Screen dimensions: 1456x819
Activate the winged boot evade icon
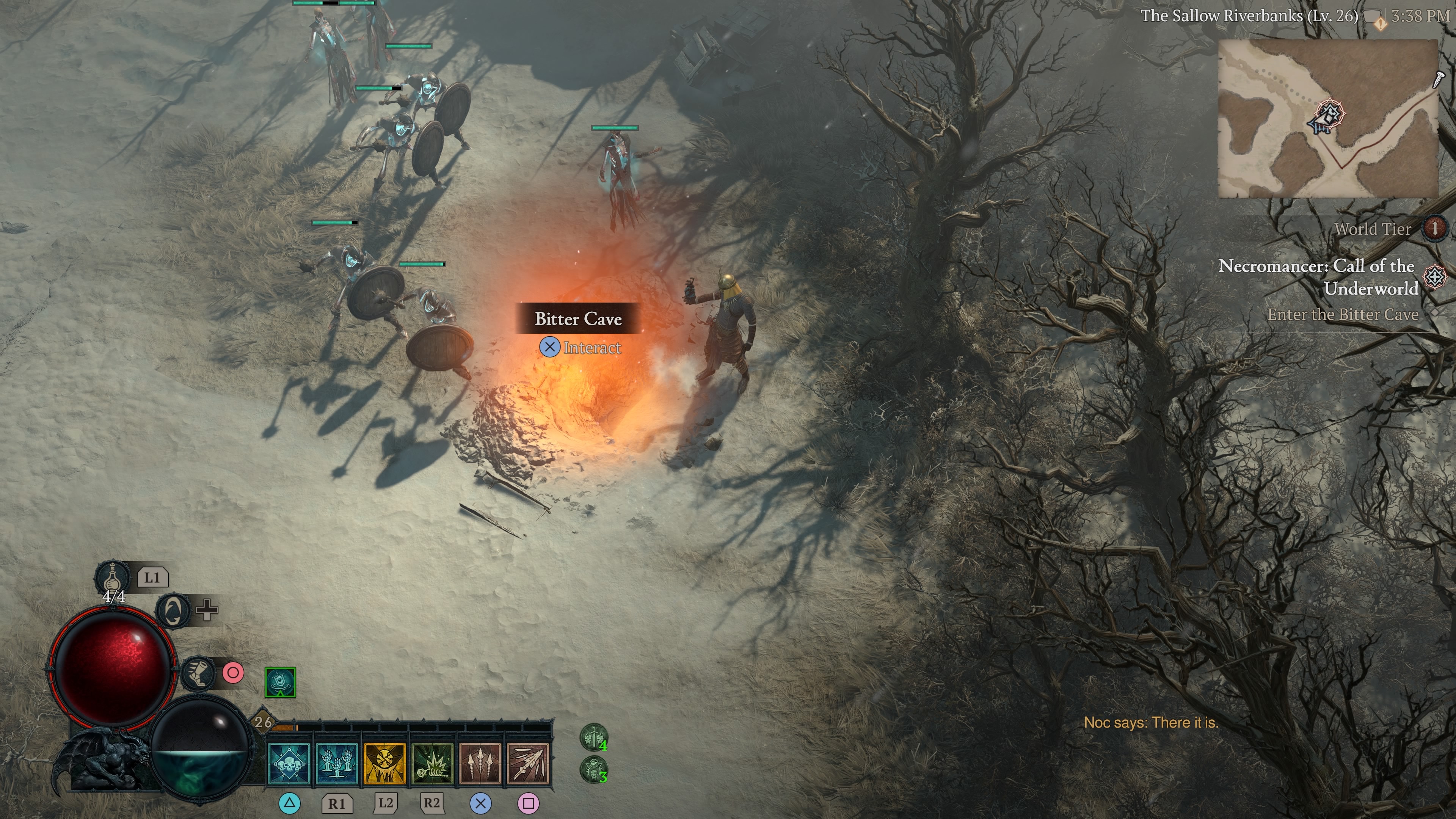click(198, 673)
